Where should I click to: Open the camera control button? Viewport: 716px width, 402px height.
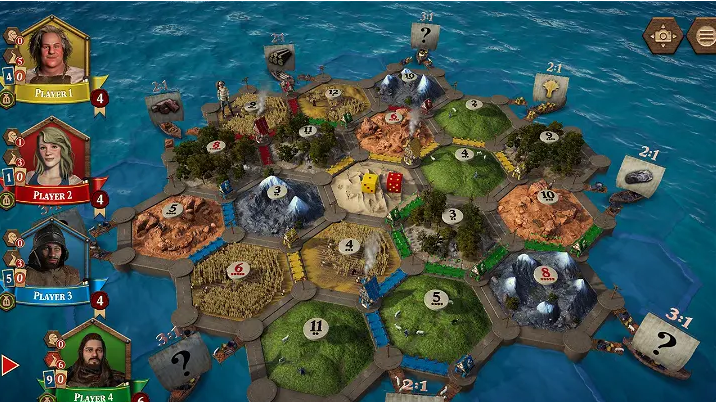coord(662,35)
